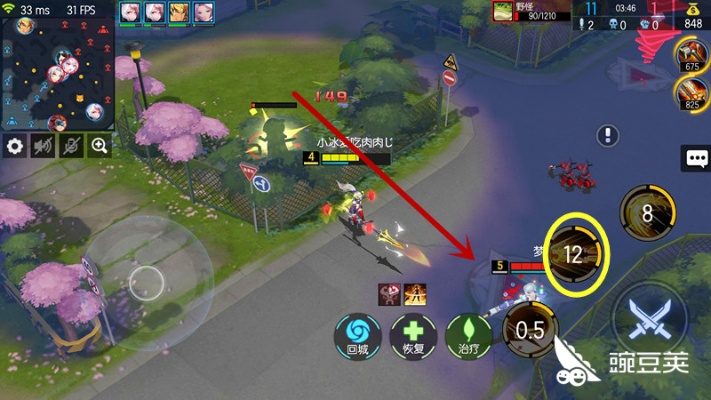The width and height of the screenshot is (711, 400).
Task: Open the shop via the gold bag
Action: pyautogui.click(x=691, y=15)
